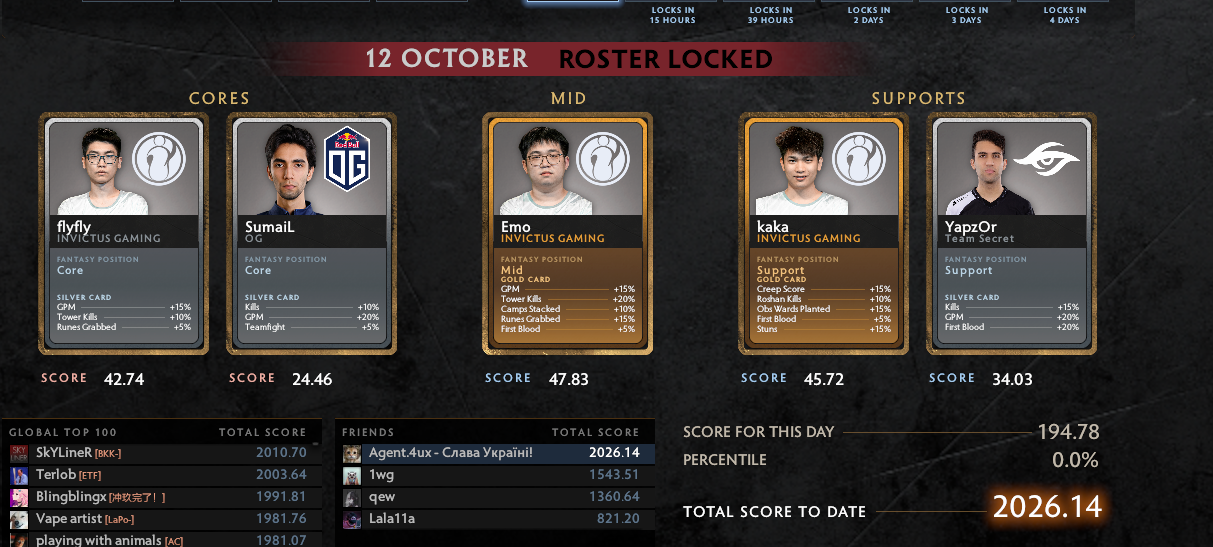Open Lala11a's friends list entry
The image size is (1213, 547).
pyautogui.click(x=495, y=519)
